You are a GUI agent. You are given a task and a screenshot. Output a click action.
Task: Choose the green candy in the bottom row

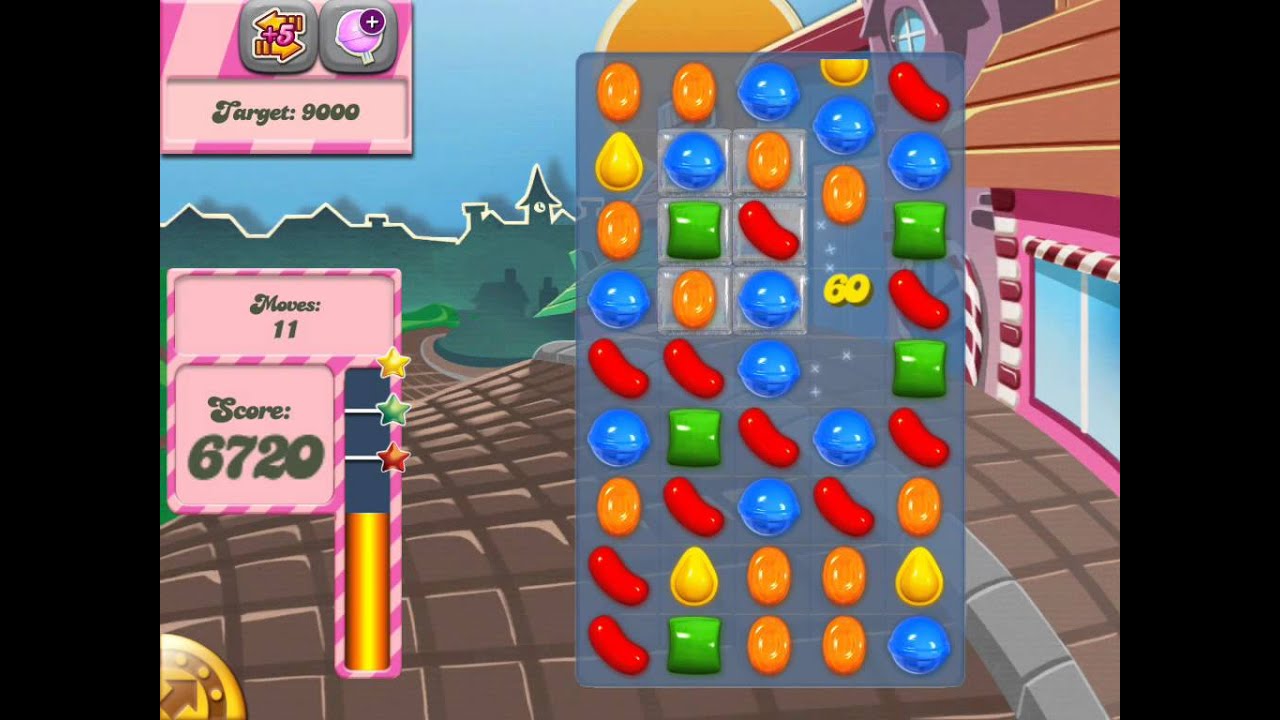(694, 644)
